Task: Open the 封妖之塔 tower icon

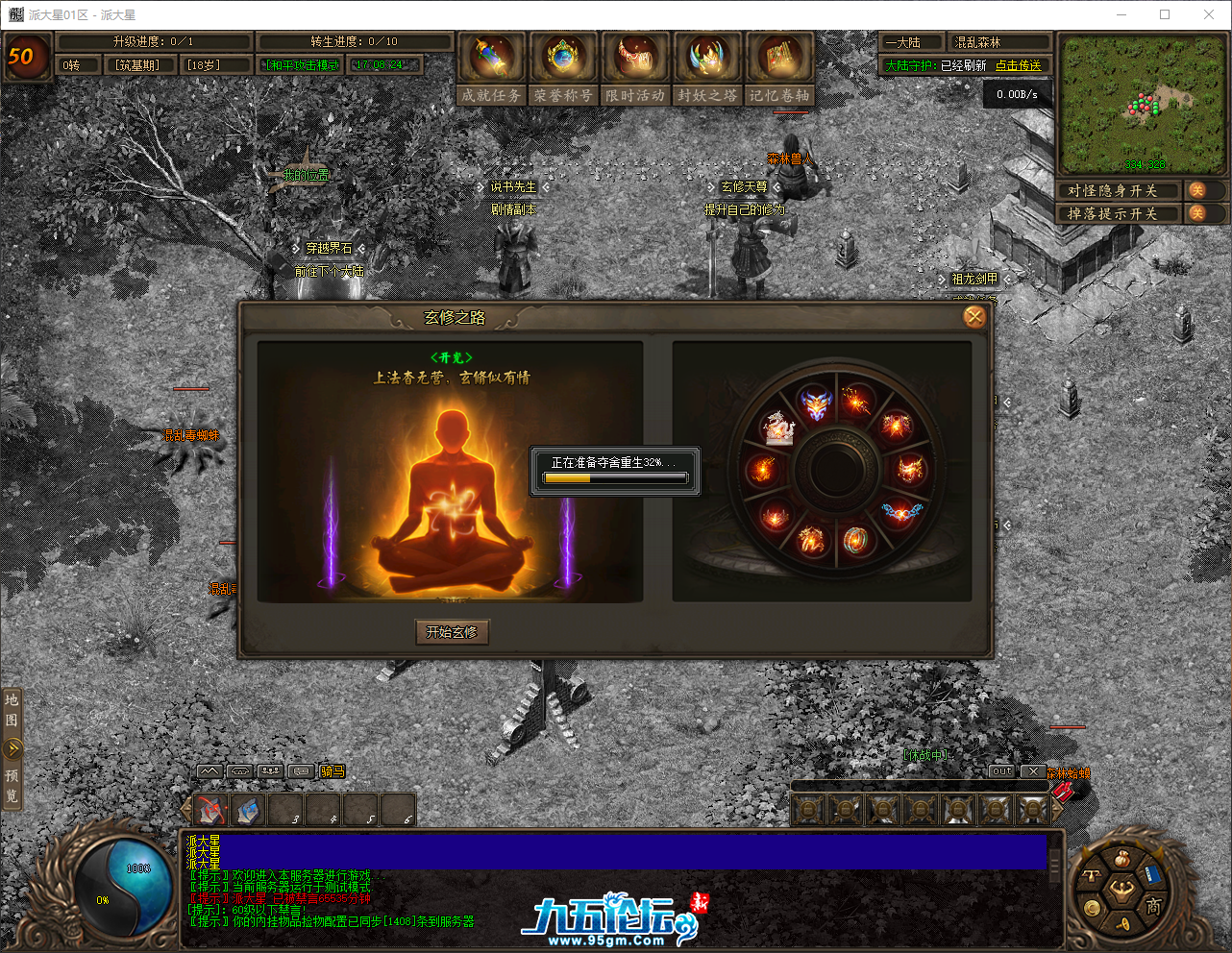Action: coord(707,58)
